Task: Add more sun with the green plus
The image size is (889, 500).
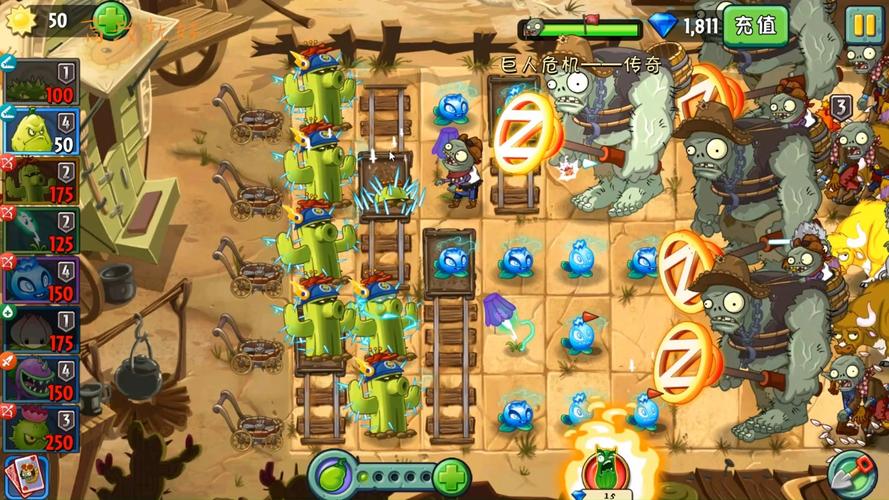Action: click(110, 18)
